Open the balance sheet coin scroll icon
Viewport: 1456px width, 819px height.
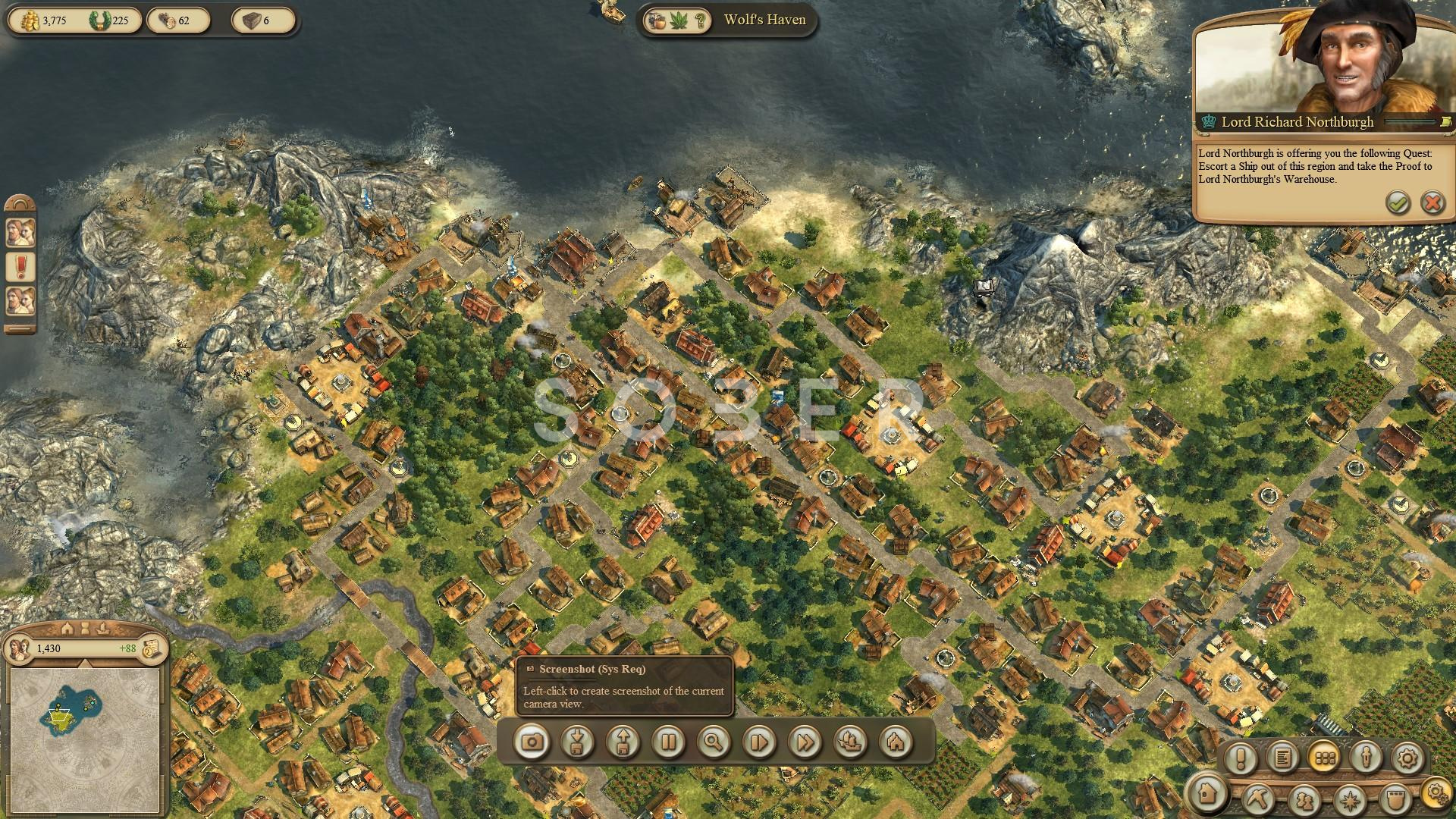tap(153, 649)
